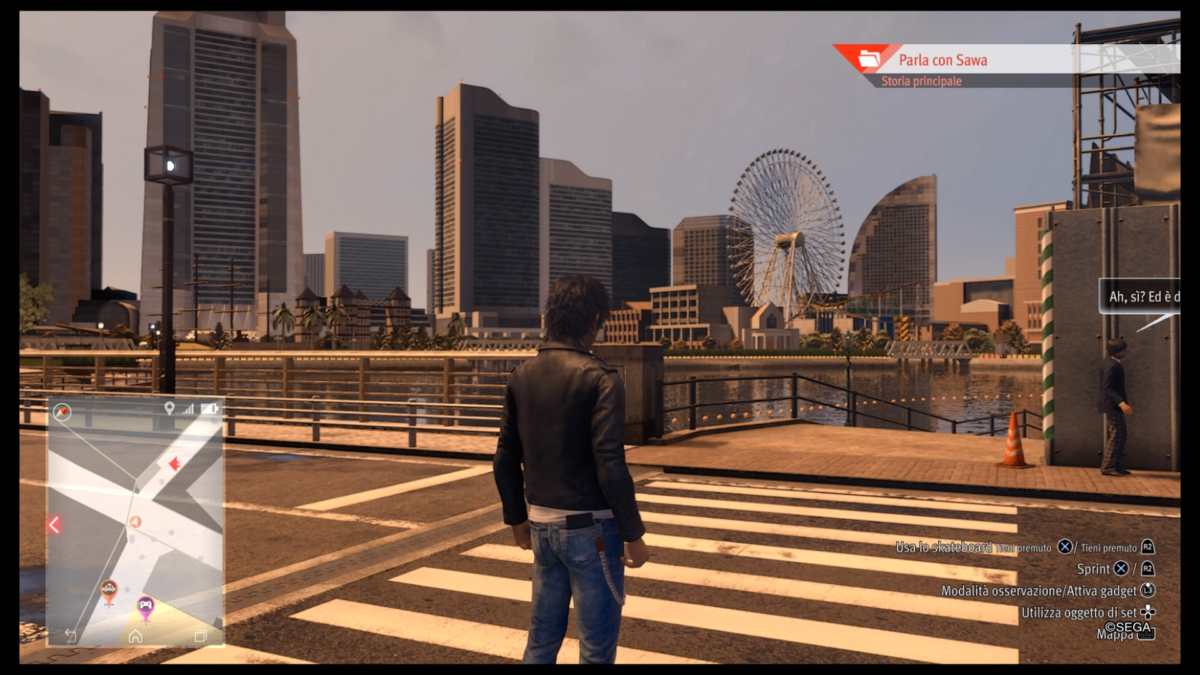Tap the home icon on the phone minimap
Viewport: 1200px width, 675px height.
click(135, 636)
